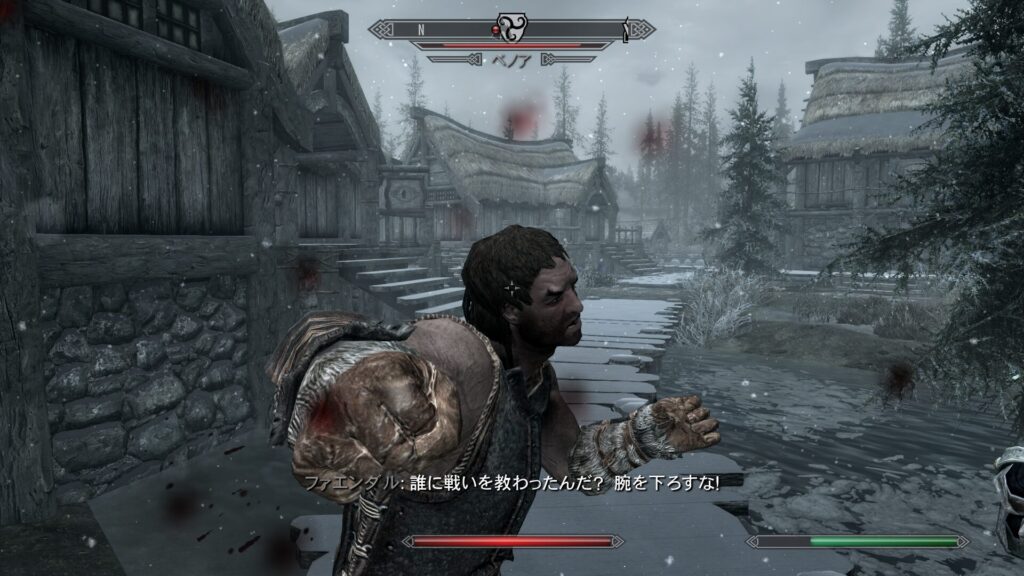Select the compass bar's N heading
This screenshot has height=576, width=1024.
(x=420, y=30)
